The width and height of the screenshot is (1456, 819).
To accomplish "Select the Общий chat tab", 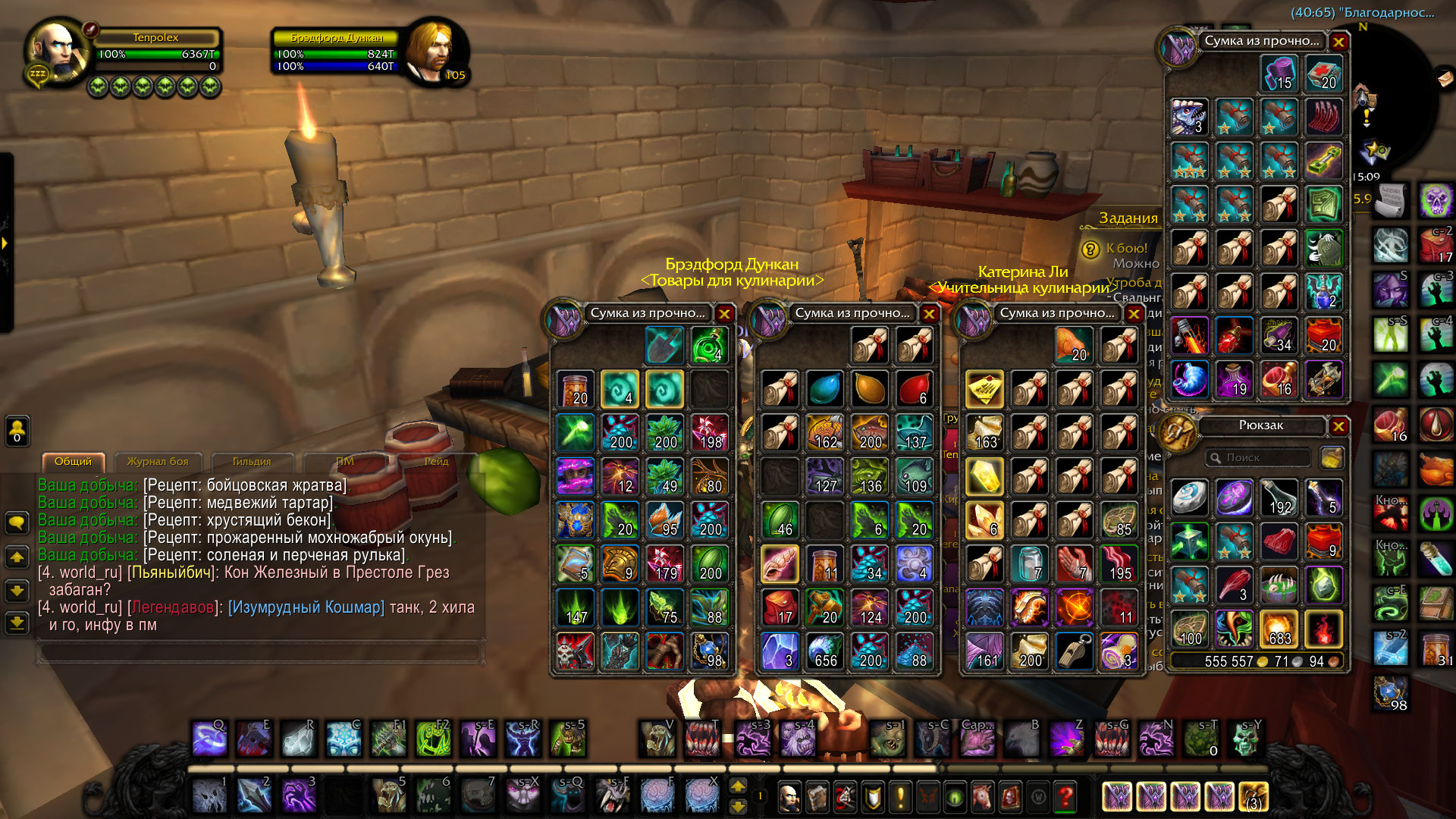I will coord(73,461).
